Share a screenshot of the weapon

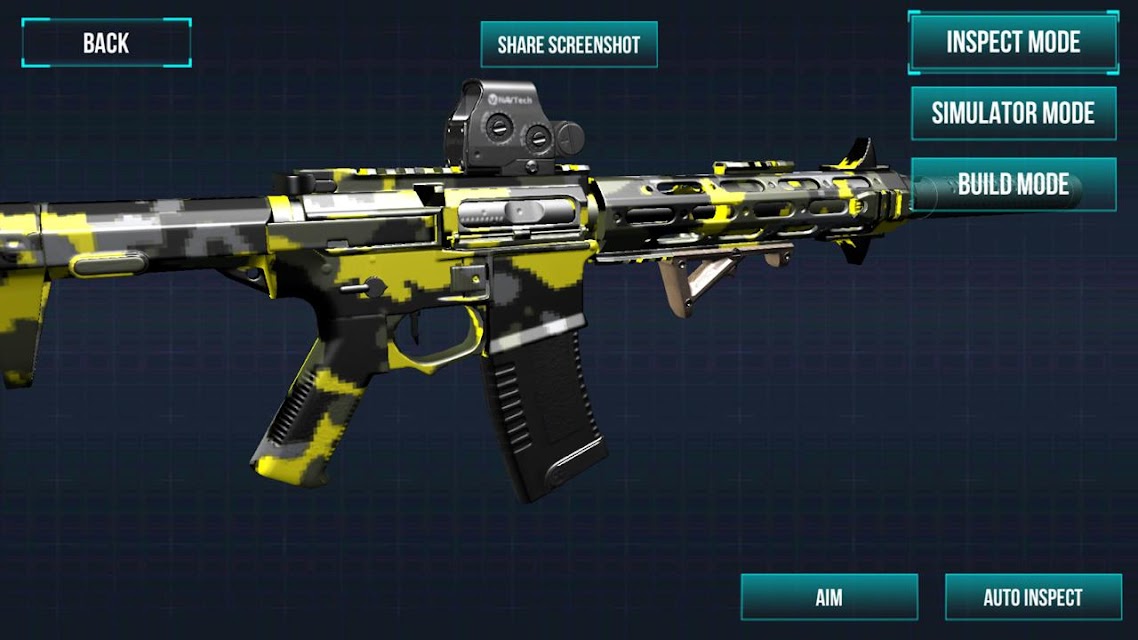[569, 45]
